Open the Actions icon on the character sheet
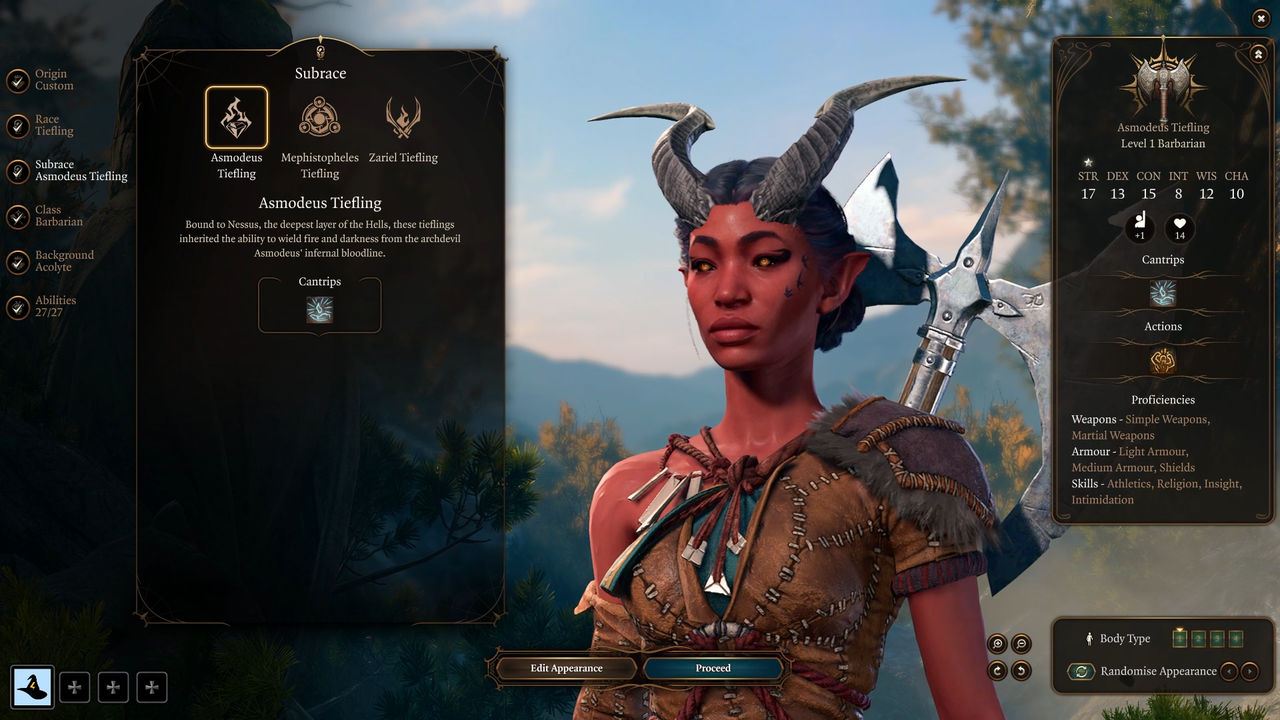This screenshot has height=720, width=1280. click(x=1162, y=360)
